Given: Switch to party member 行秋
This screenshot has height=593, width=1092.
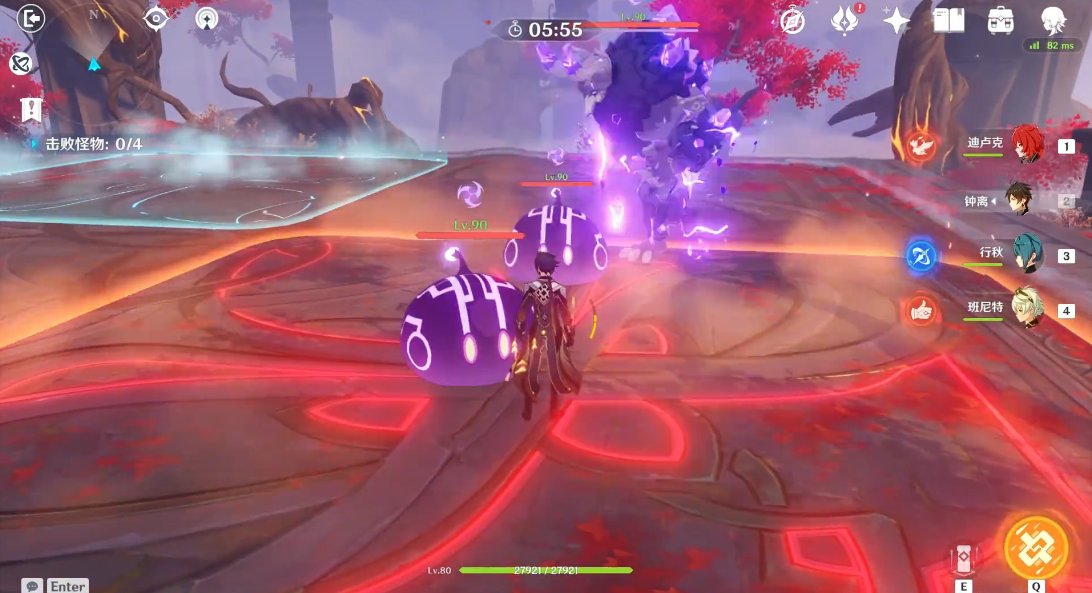Looking at the screenshot, I should 1026,254.
